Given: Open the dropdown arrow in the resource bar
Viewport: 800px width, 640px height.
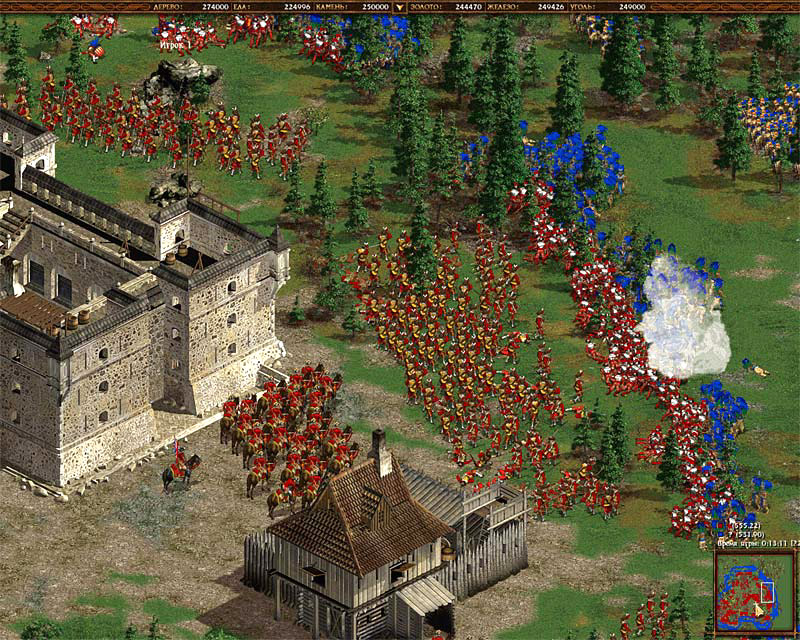Looking at the screenshot, I should tap(401, 6).
